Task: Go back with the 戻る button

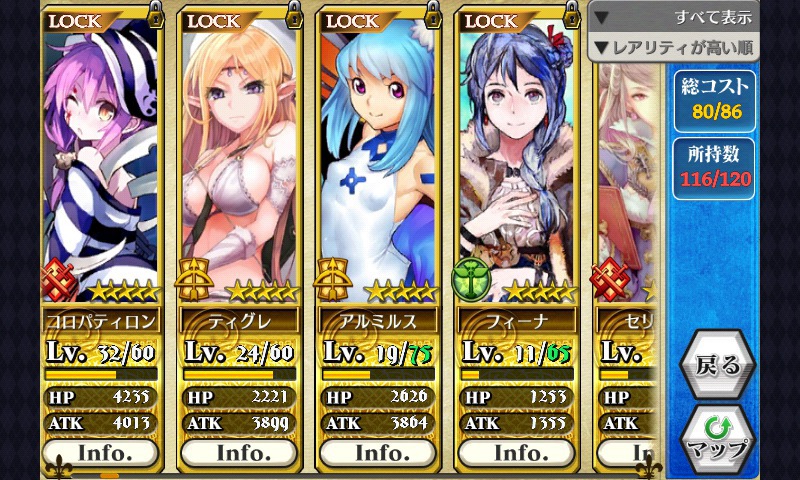Action: coord(717,366)
